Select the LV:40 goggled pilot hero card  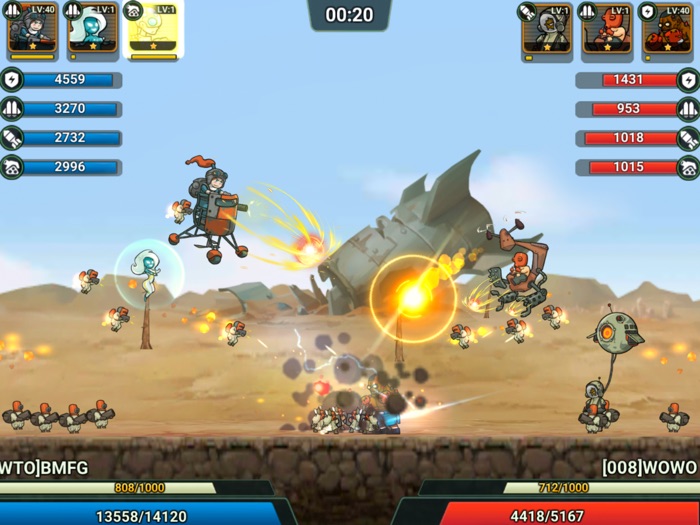coord(31,31)
